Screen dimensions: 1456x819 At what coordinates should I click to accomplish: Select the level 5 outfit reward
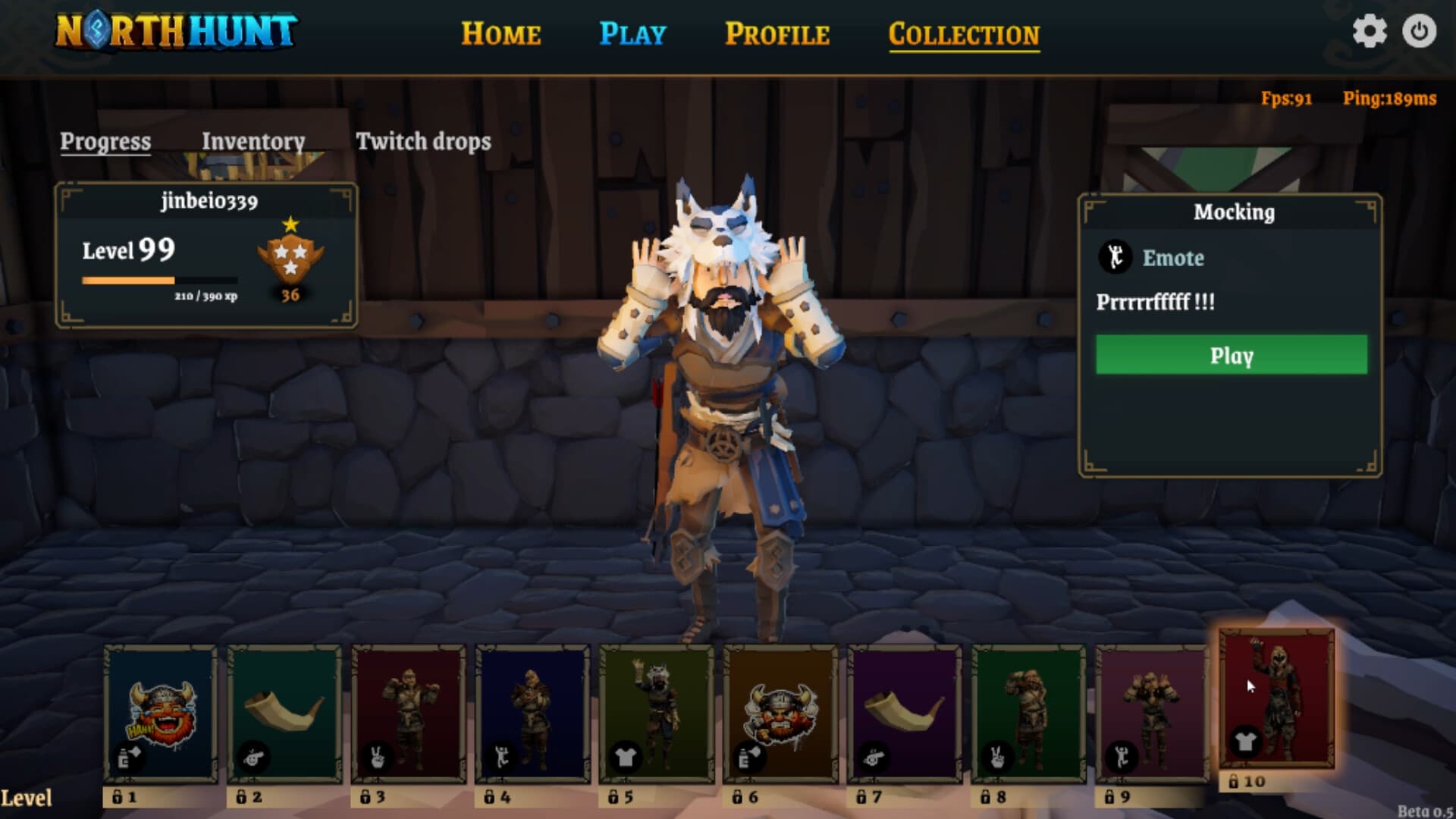pyautogui.click(x=657, y=714)
